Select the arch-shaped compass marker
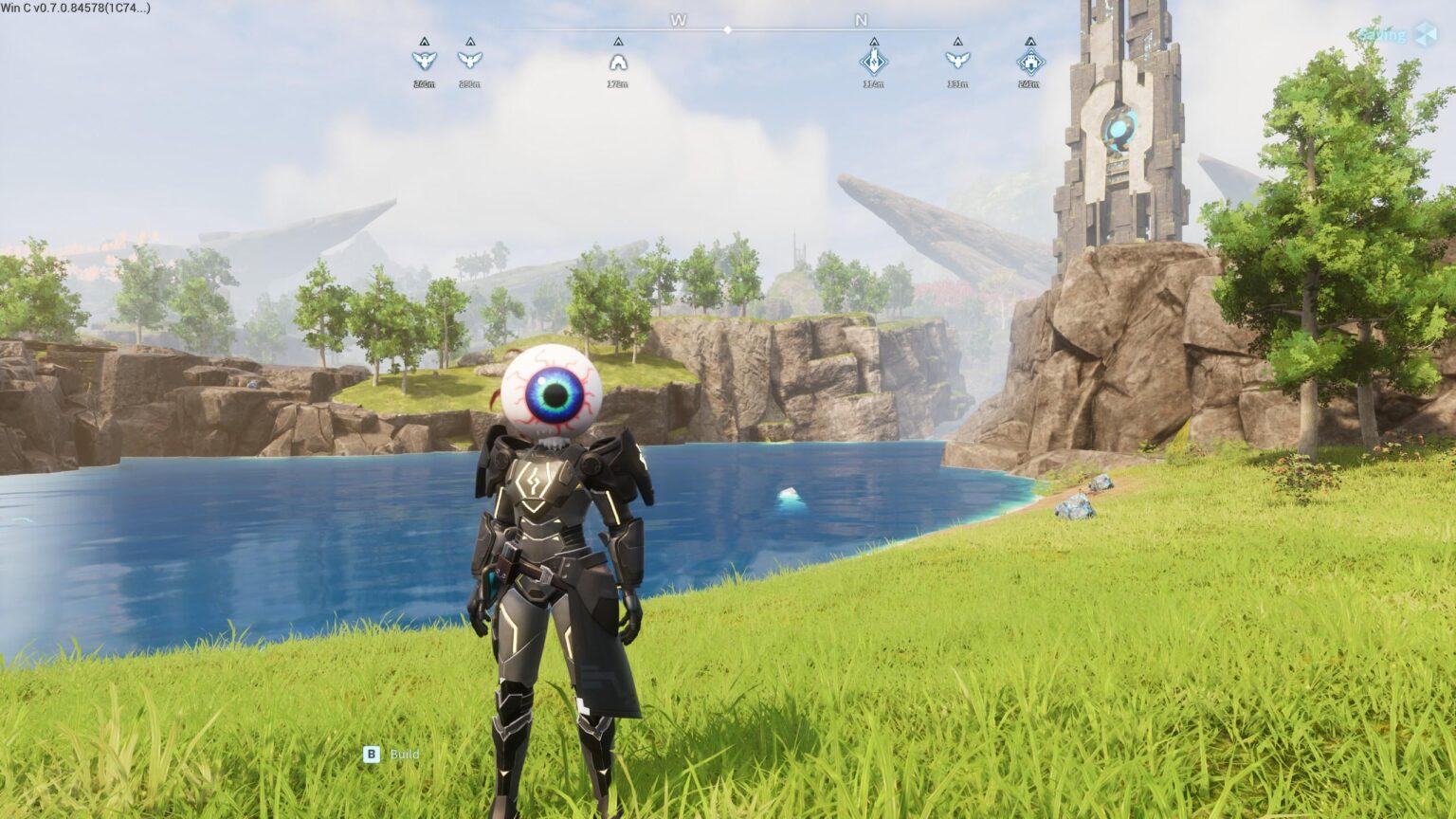Image resolution: width=1456 pixels, height=819 pixels. (x=618, y=63)
